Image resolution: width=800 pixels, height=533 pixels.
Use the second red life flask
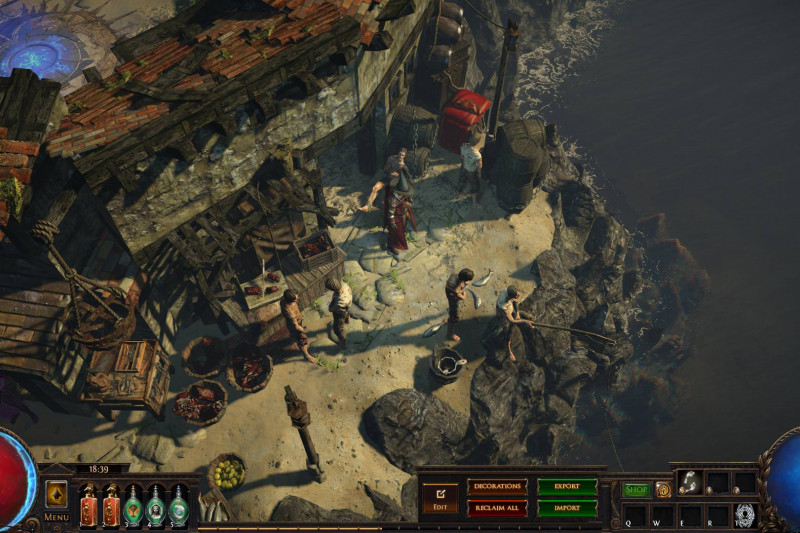coord(111,504)
